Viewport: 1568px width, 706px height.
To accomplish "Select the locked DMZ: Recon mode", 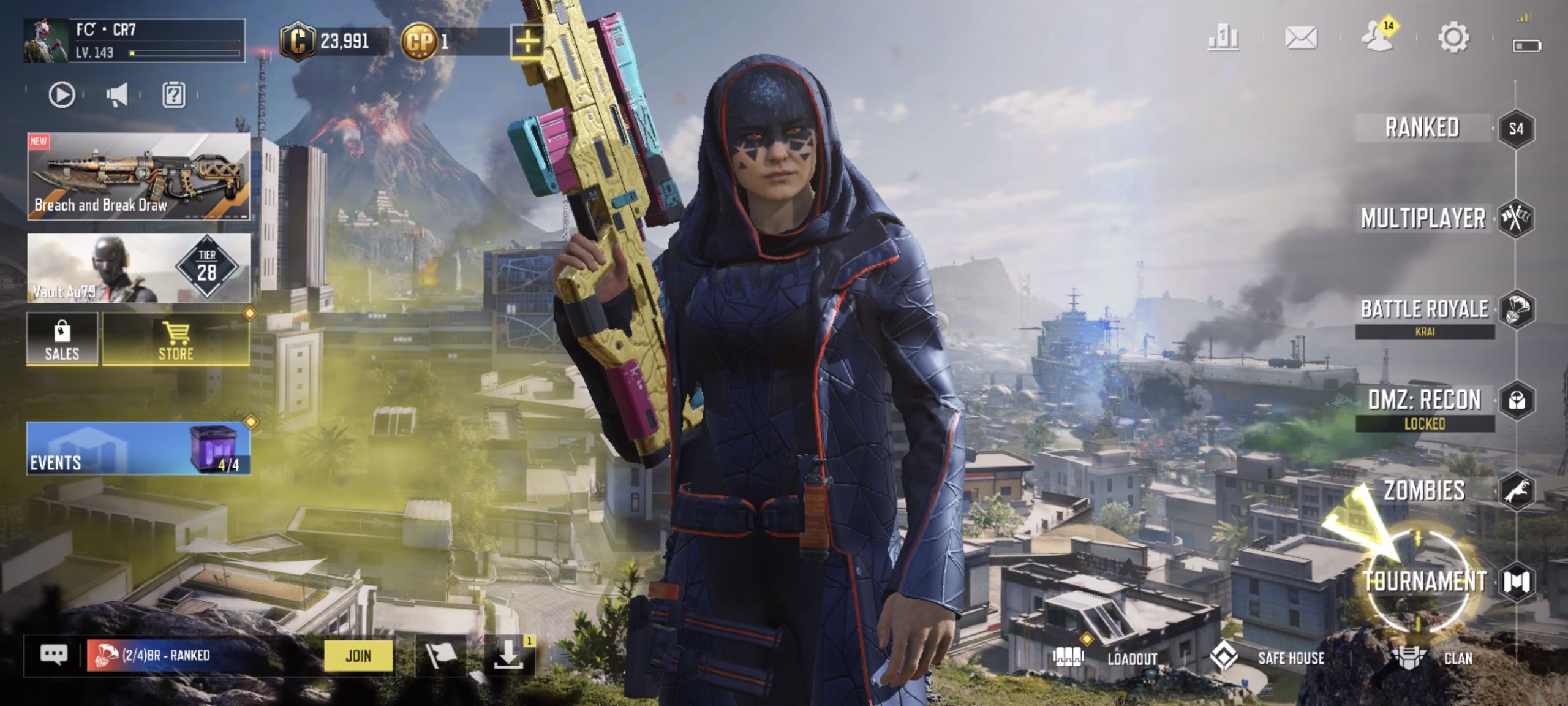I will [1425, 400].
